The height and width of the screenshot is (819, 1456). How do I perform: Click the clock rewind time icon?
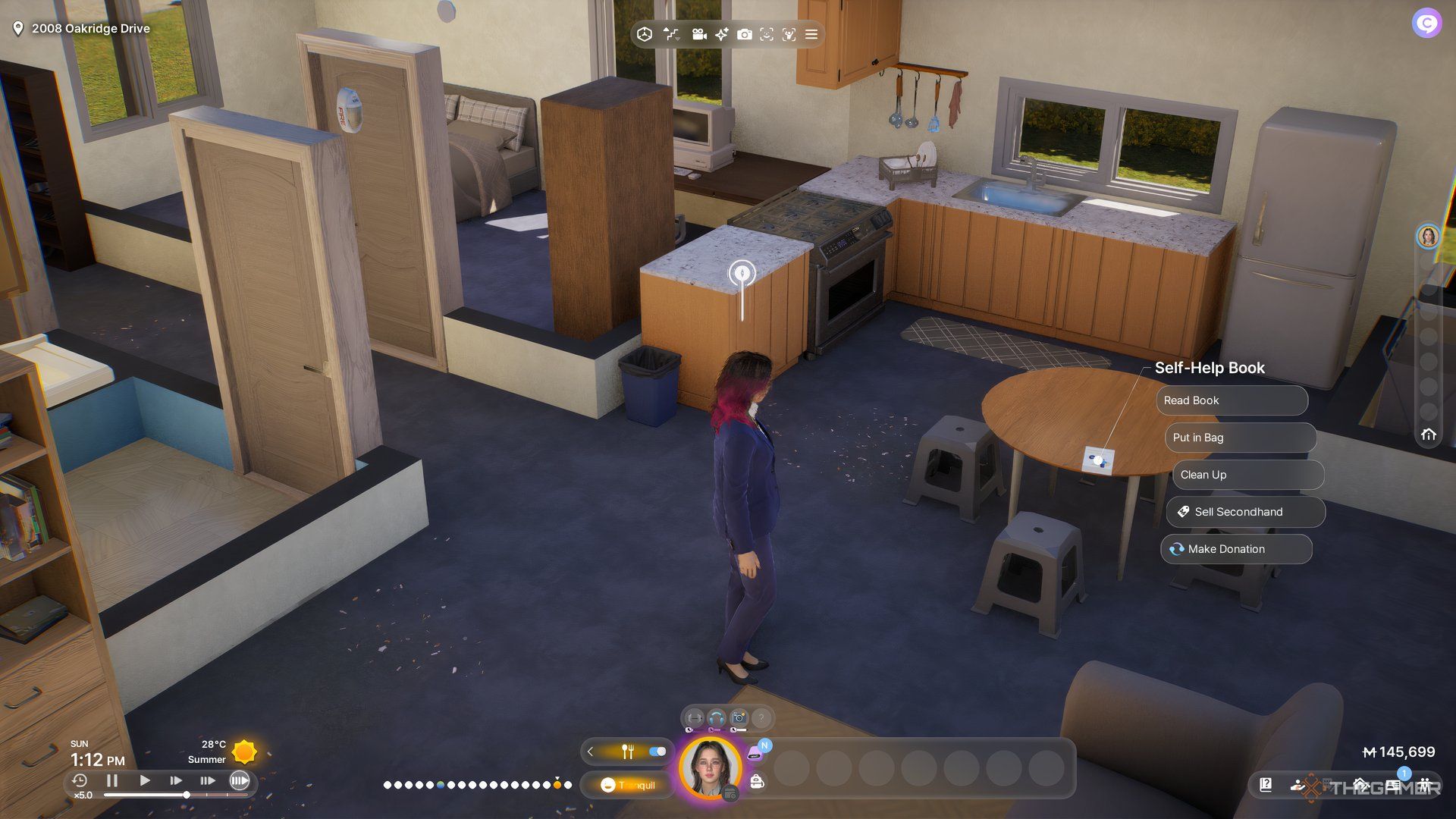click(80, 780)
